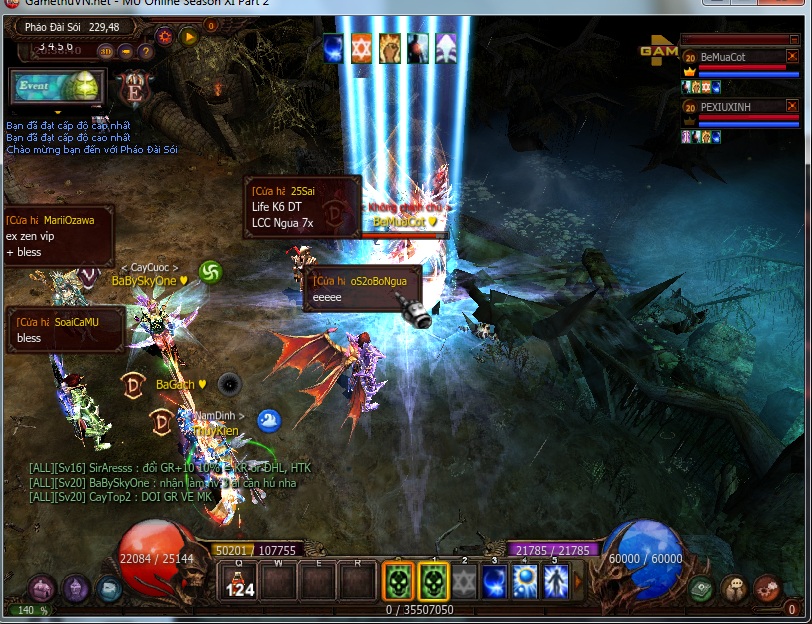Open the question mark help button

[146, 51]
